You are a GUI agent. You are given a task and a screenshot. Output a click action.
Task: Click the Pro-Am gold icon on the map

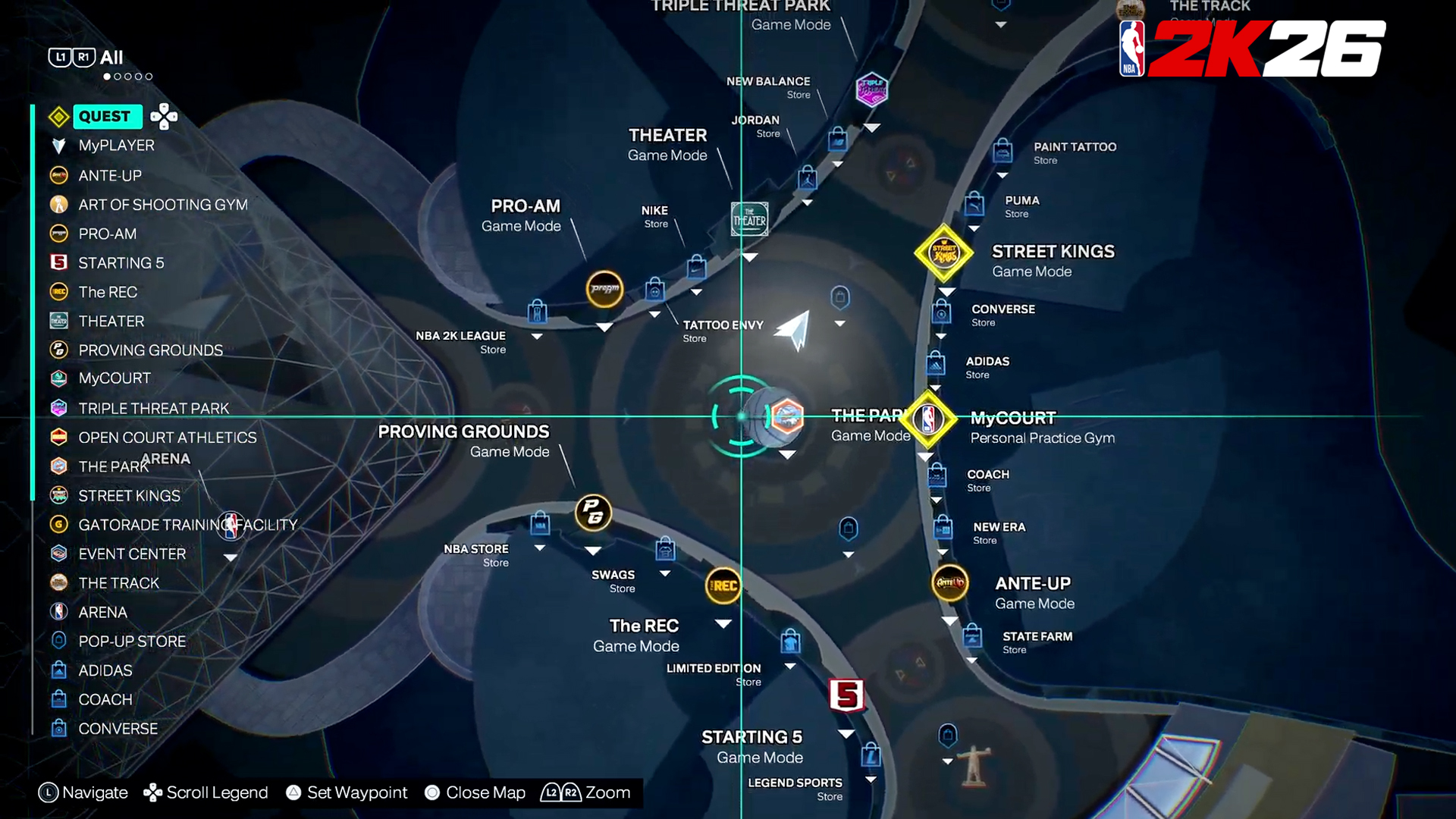pyautogui.click(x=604, y=290)
